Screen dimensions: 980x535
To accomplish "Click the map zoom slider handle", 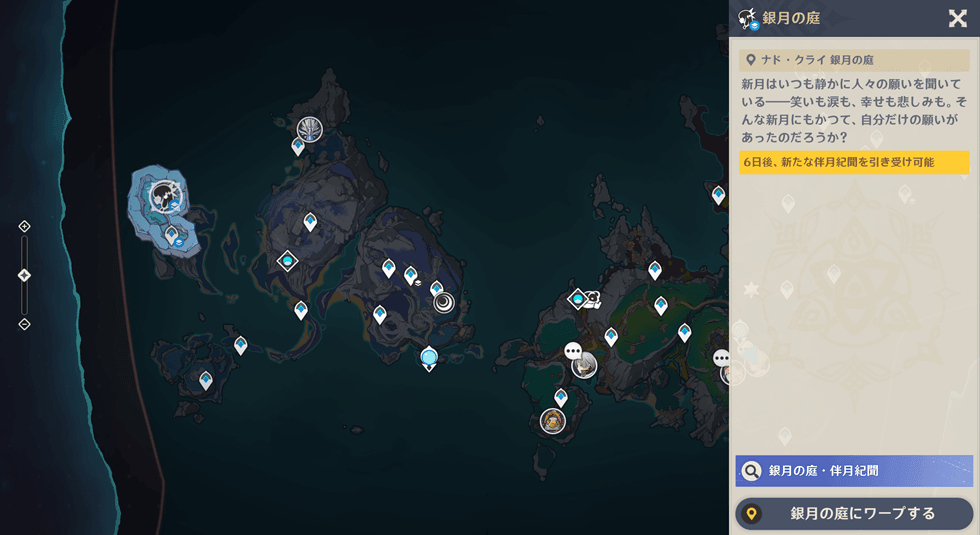I will pyautogui.click(x=24, y=275).
